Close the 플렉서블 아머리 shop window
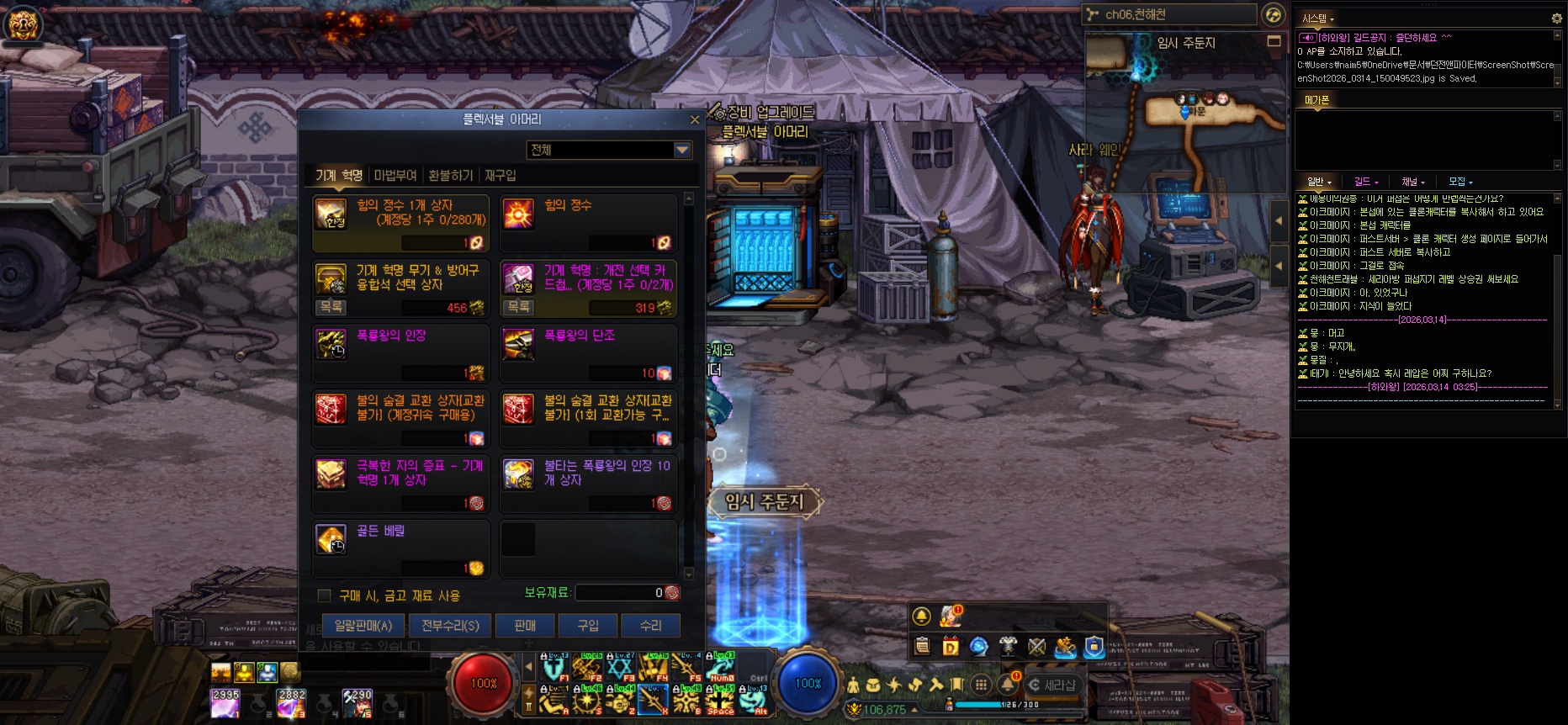The image size is (1568, 725). coord(694,120)
